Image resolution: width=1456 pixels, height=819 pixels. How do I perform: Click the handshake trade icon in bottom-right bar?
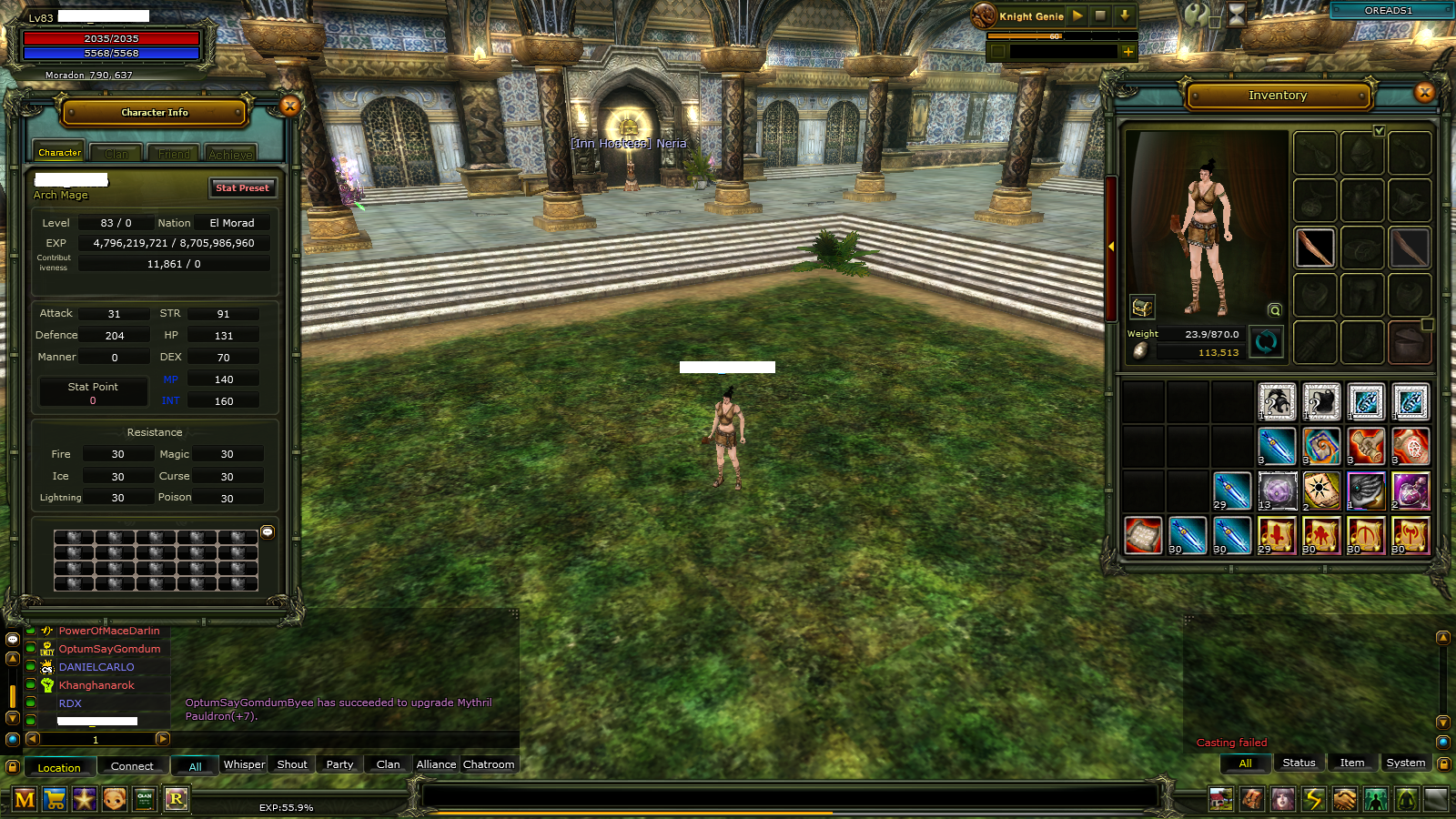pos(1345,798)
